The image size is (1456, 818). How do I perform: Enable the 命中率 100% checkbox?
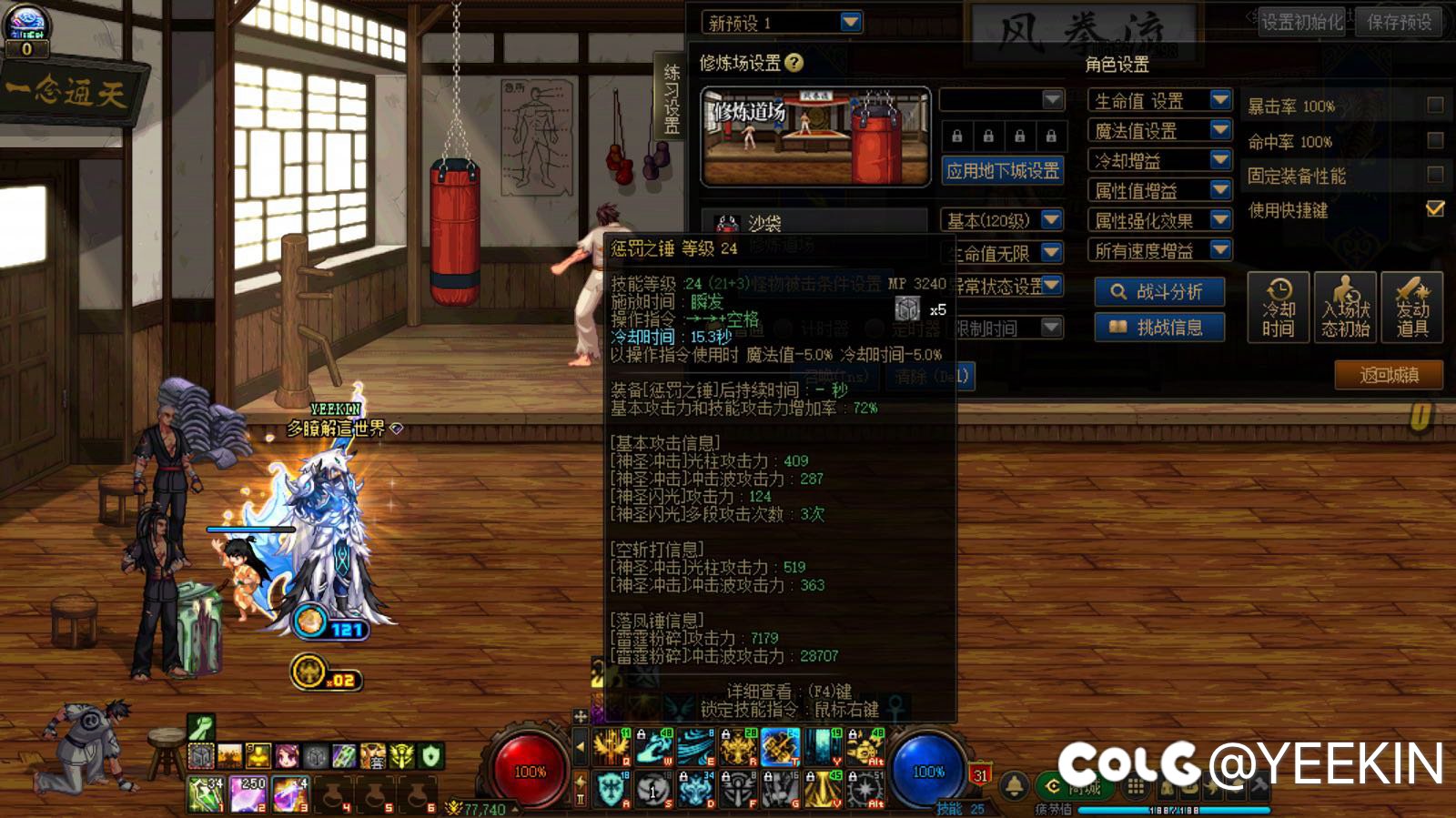point(1435,142)
